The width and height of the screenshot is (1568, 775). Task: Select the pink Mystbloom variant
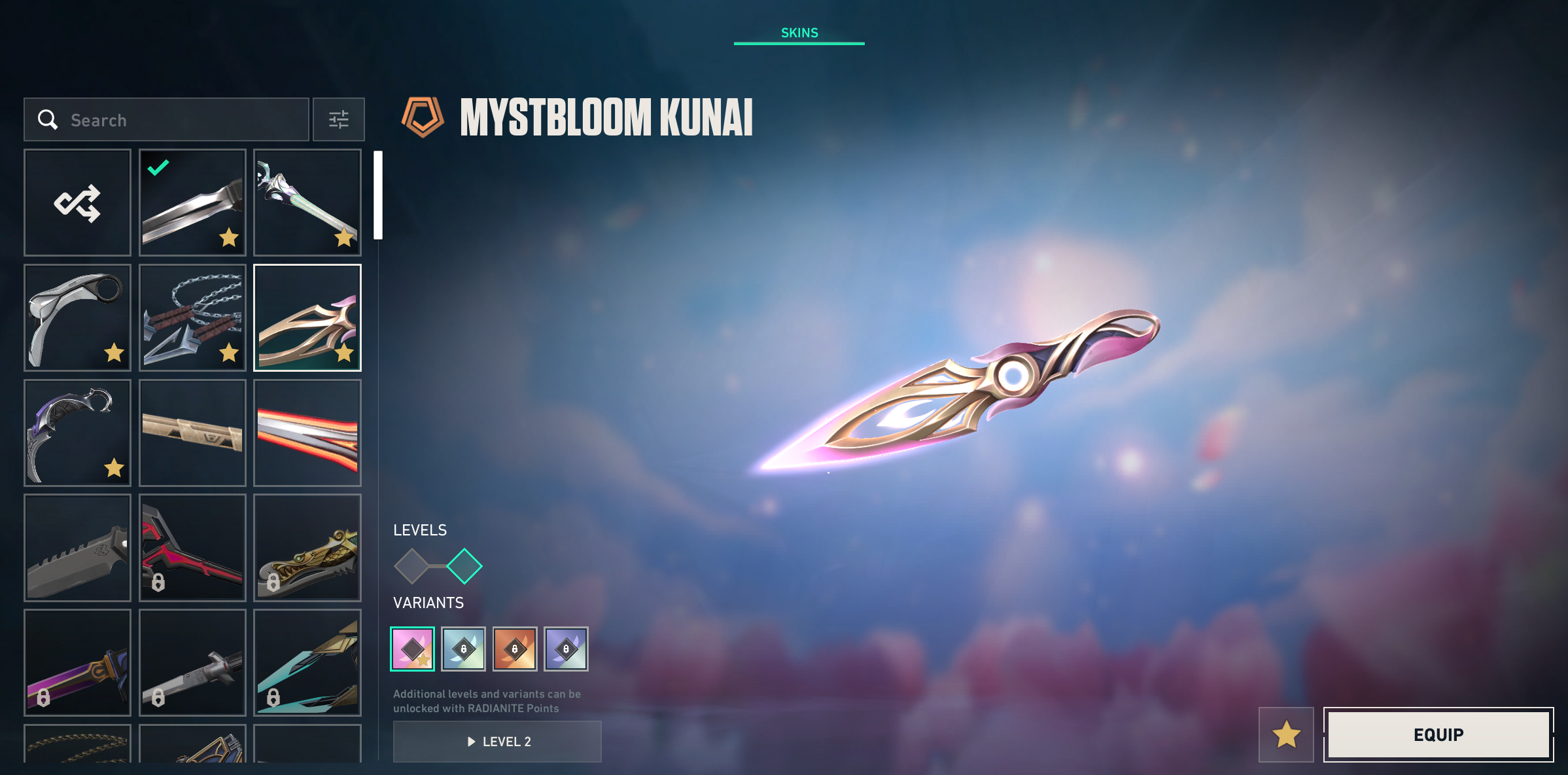click(412, 649)
